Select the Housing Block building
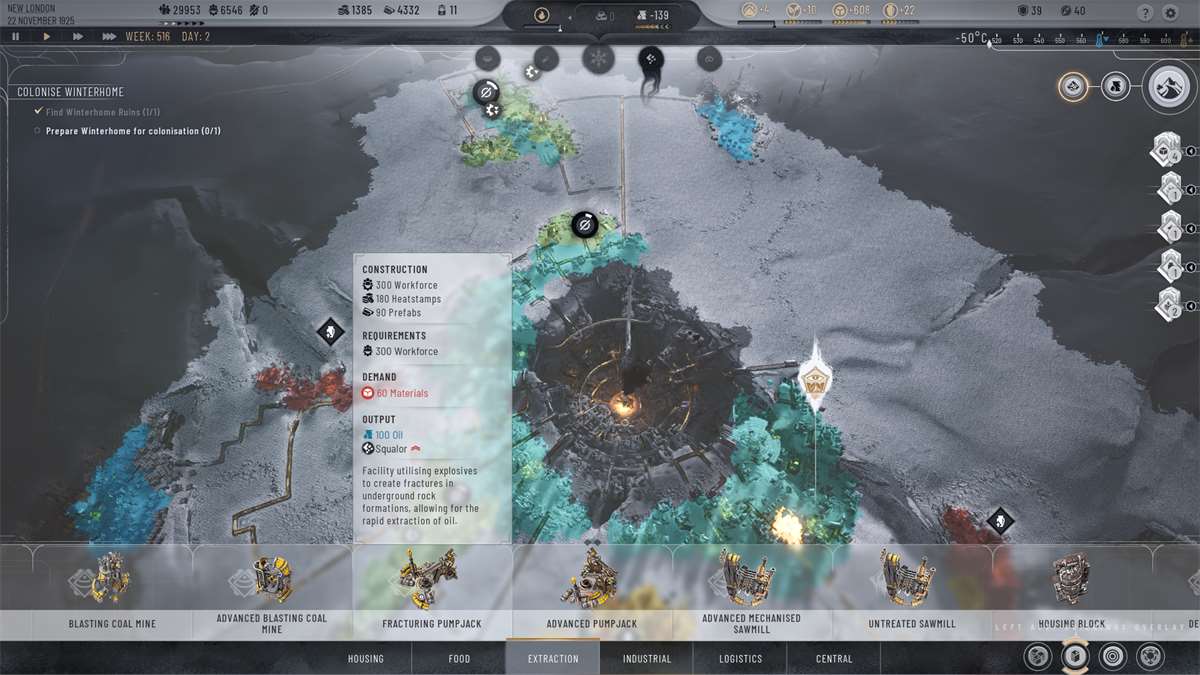The image size is (1200, 675). coord(1071,590)
